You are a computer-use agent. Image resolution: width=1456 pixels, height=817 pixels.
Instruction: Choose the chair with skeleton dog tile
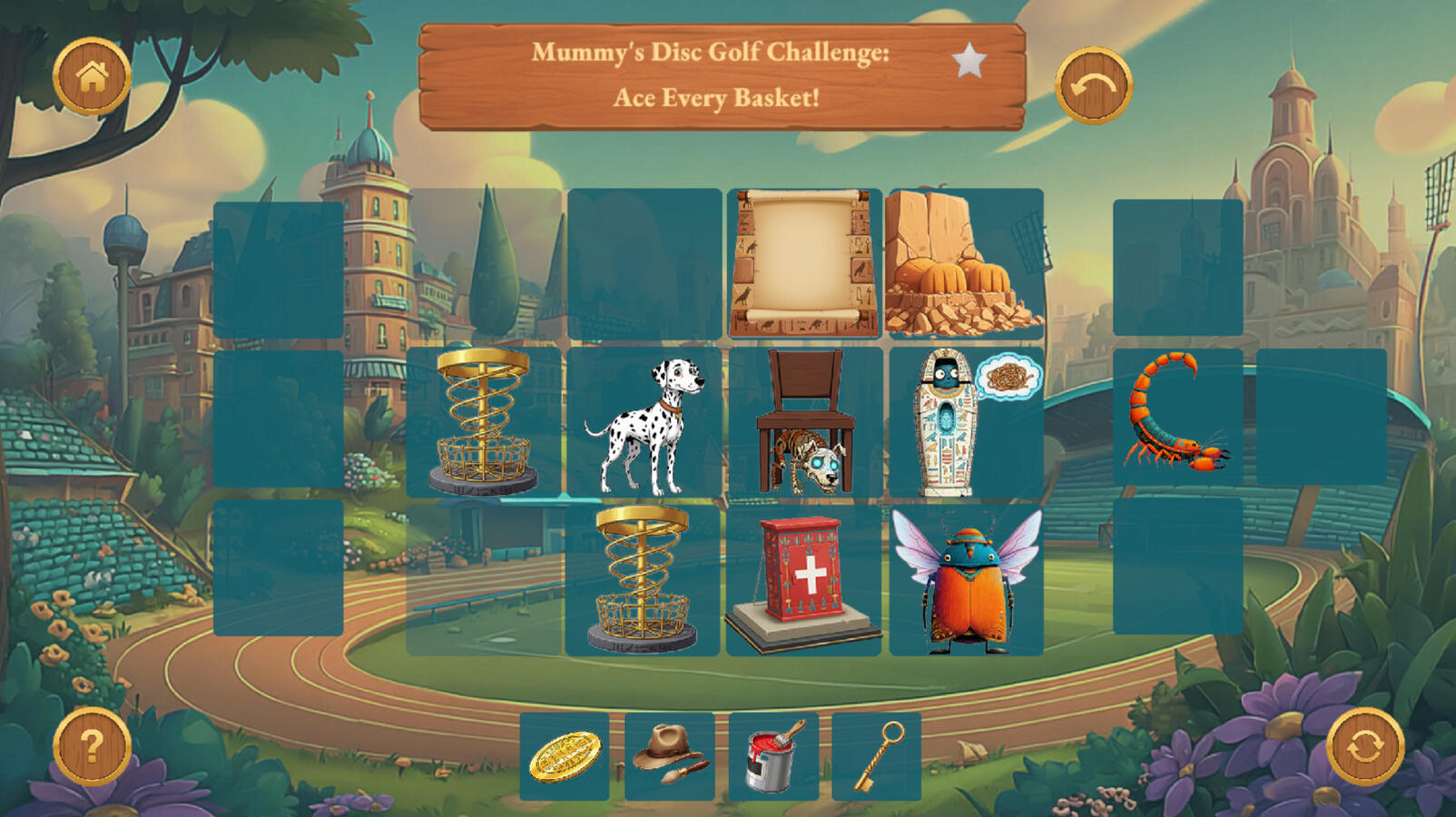coord(805,423)
